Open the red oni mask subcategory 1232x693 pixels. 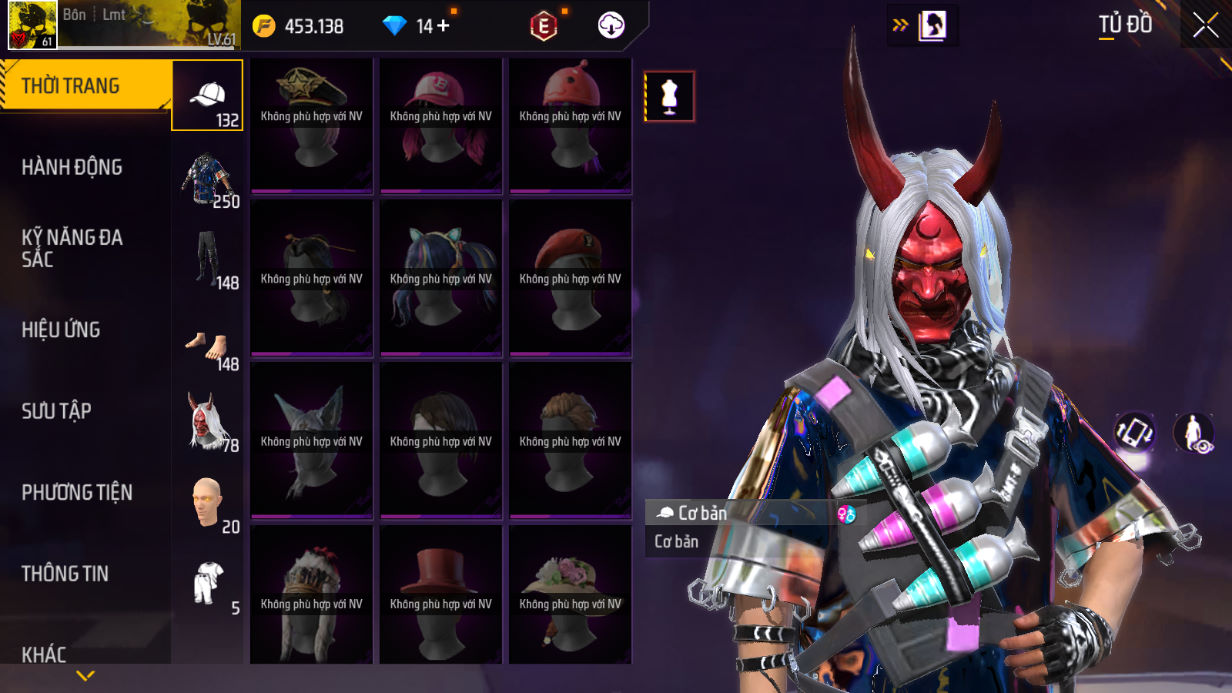click(208, 421)
